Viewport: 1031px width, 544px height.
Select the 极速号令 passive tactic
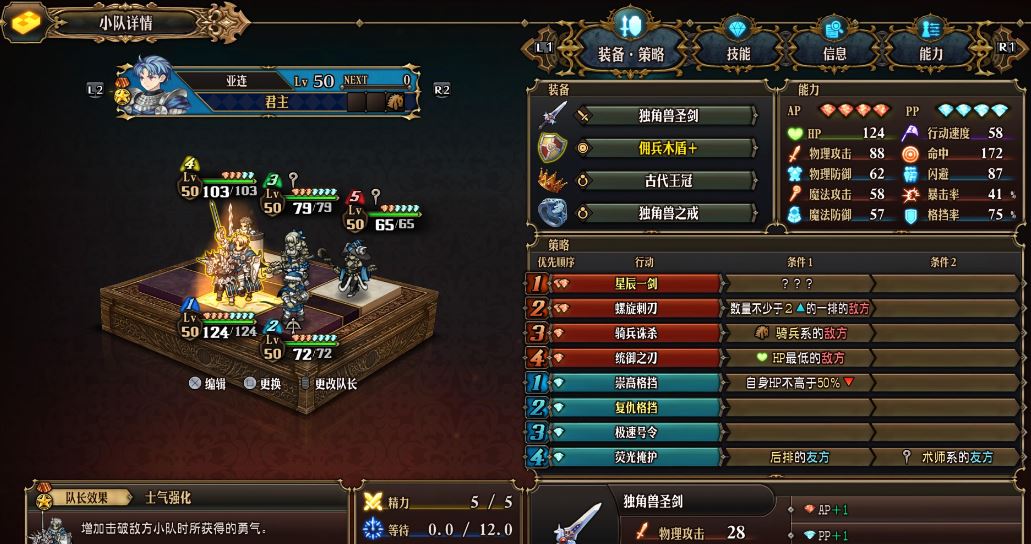coord(639,433)
